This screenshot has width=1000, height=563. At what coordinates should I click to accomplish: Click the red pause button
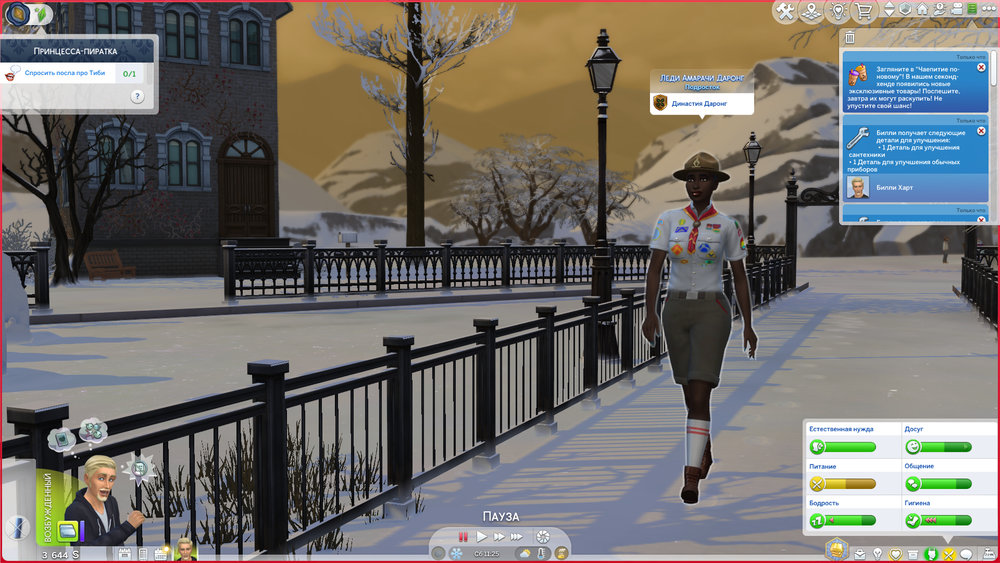coord(462,537)
